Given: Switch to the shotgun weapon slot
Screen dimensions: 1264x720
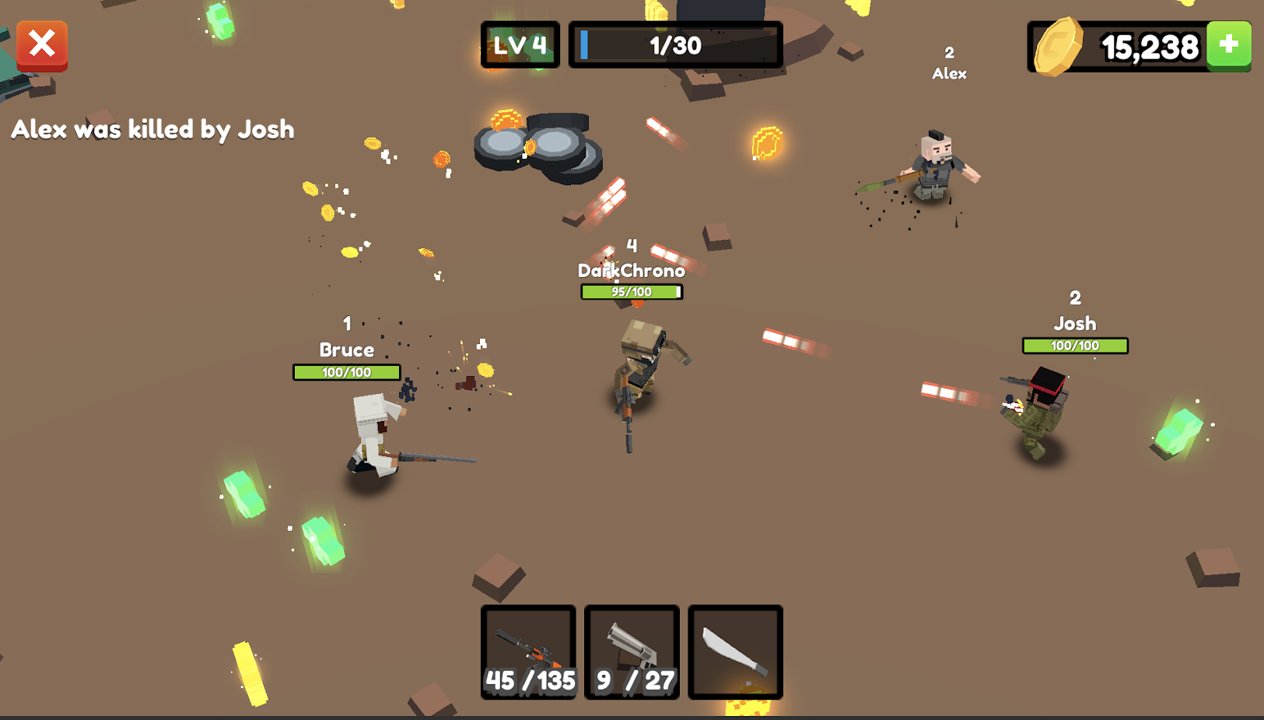Looking at the screenshot, I should (x=632, y=651).
